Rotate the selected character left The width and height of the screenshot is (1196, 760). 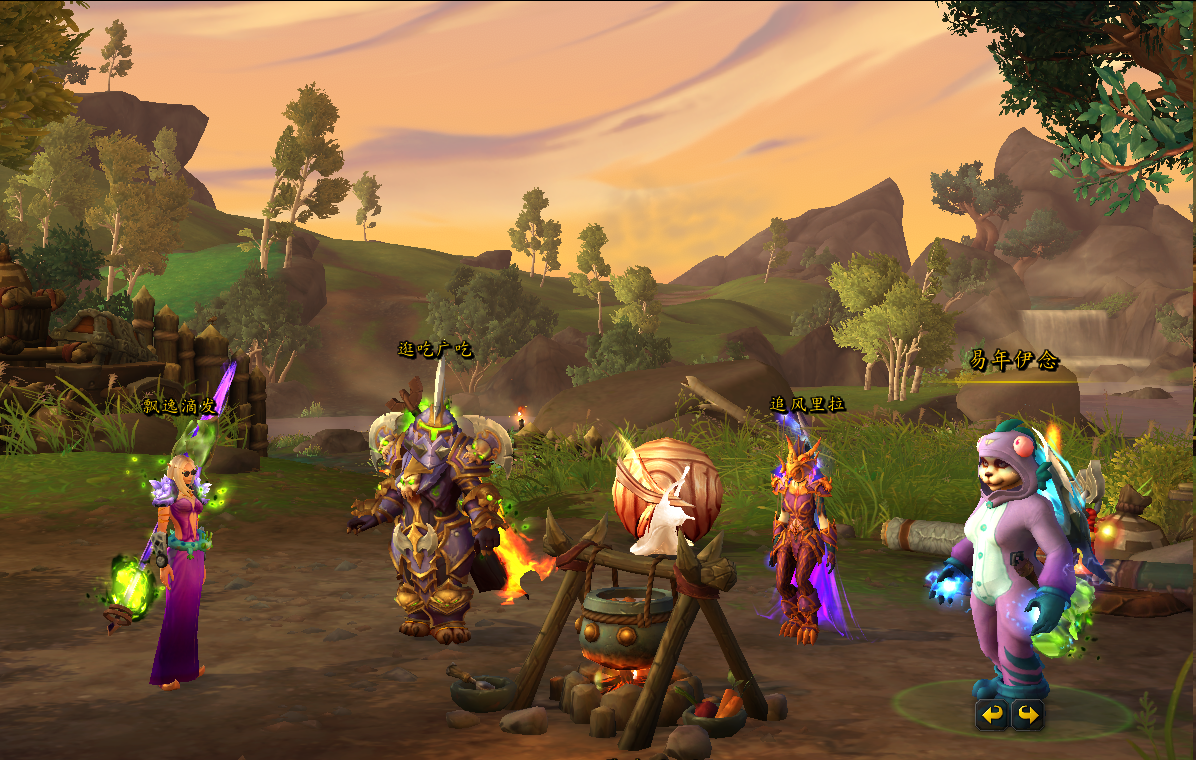point(991,714)
